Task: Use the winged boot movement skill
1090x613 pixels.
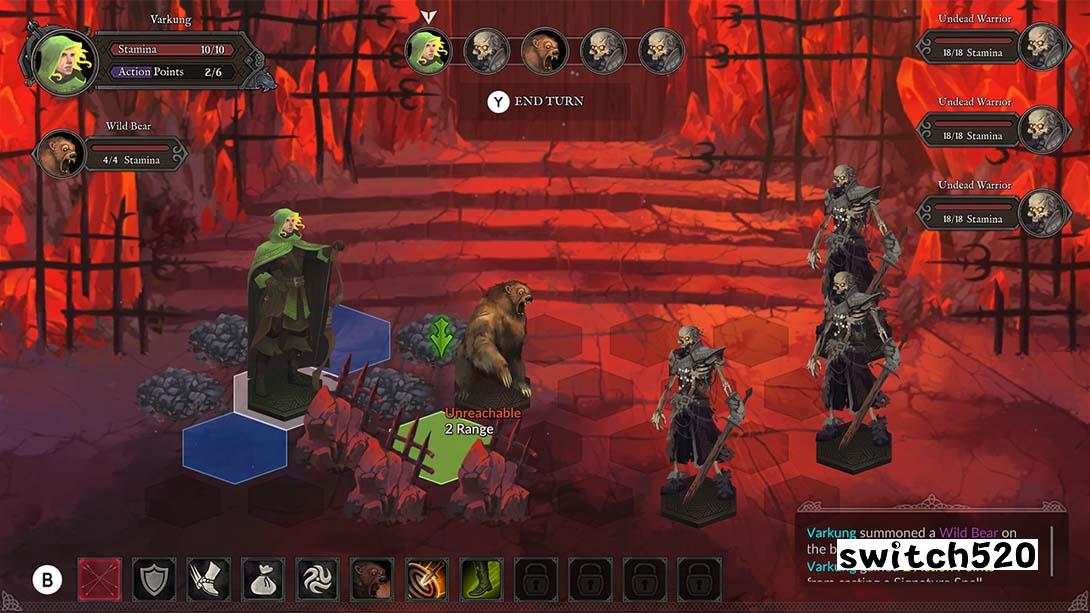Action: [x=208, y=579]
